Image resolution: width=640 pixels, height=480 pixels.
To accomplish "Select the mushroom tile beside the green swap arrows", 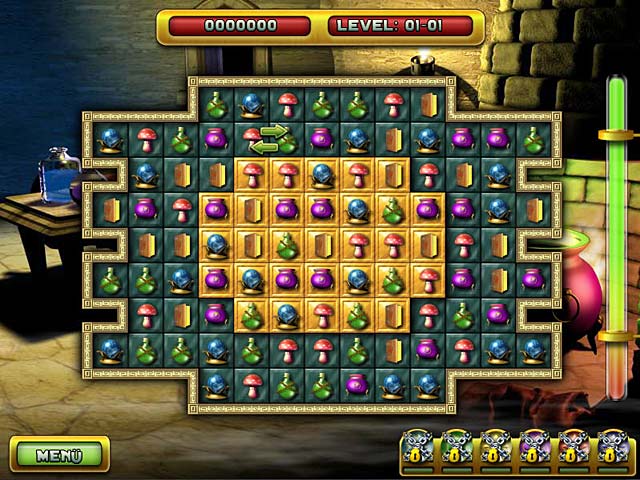I will click(x=250, y=136).
